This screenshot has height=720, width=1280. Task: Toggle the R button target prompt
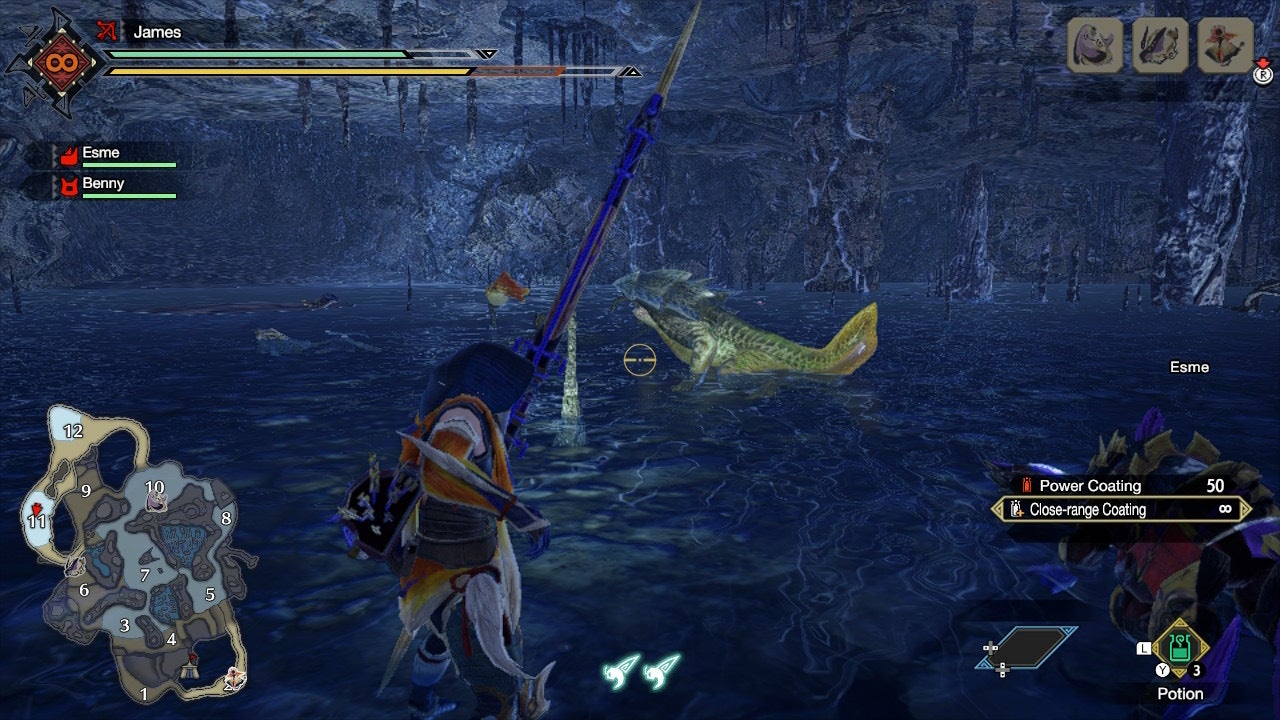coord(1262,74)
